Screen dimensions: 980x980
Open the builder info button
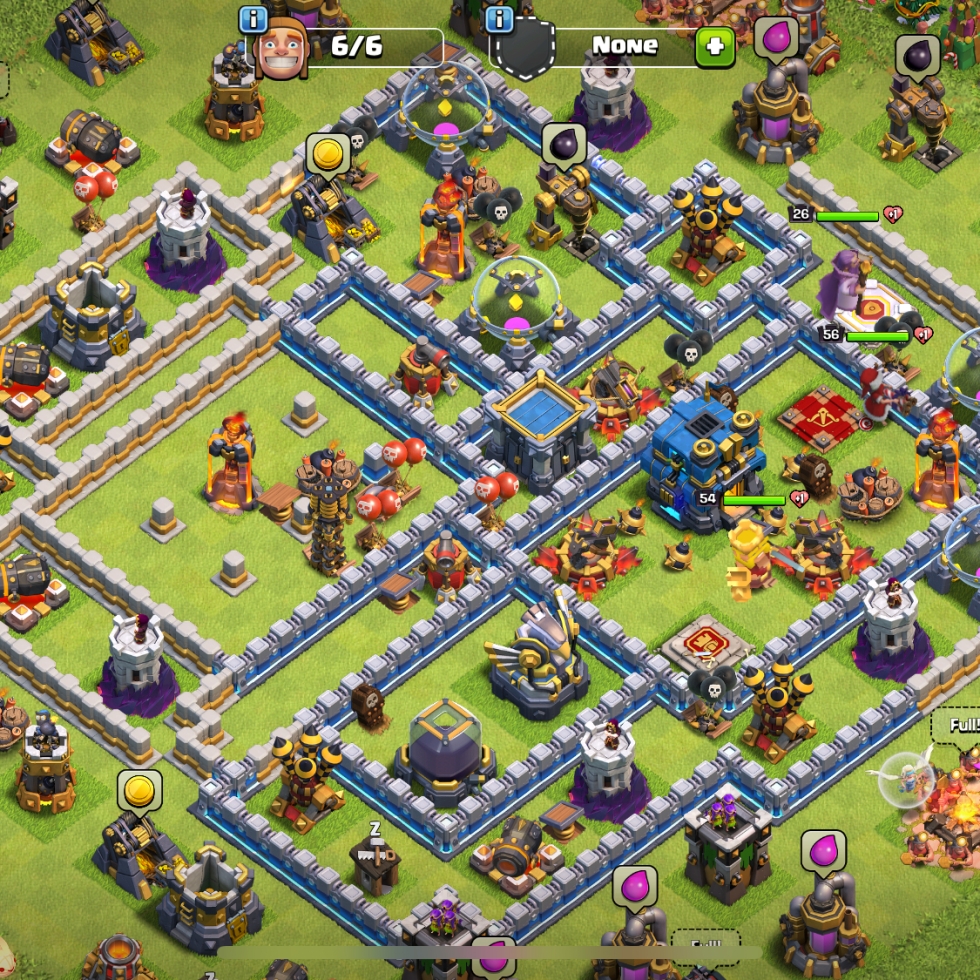[x=253, y=19]
